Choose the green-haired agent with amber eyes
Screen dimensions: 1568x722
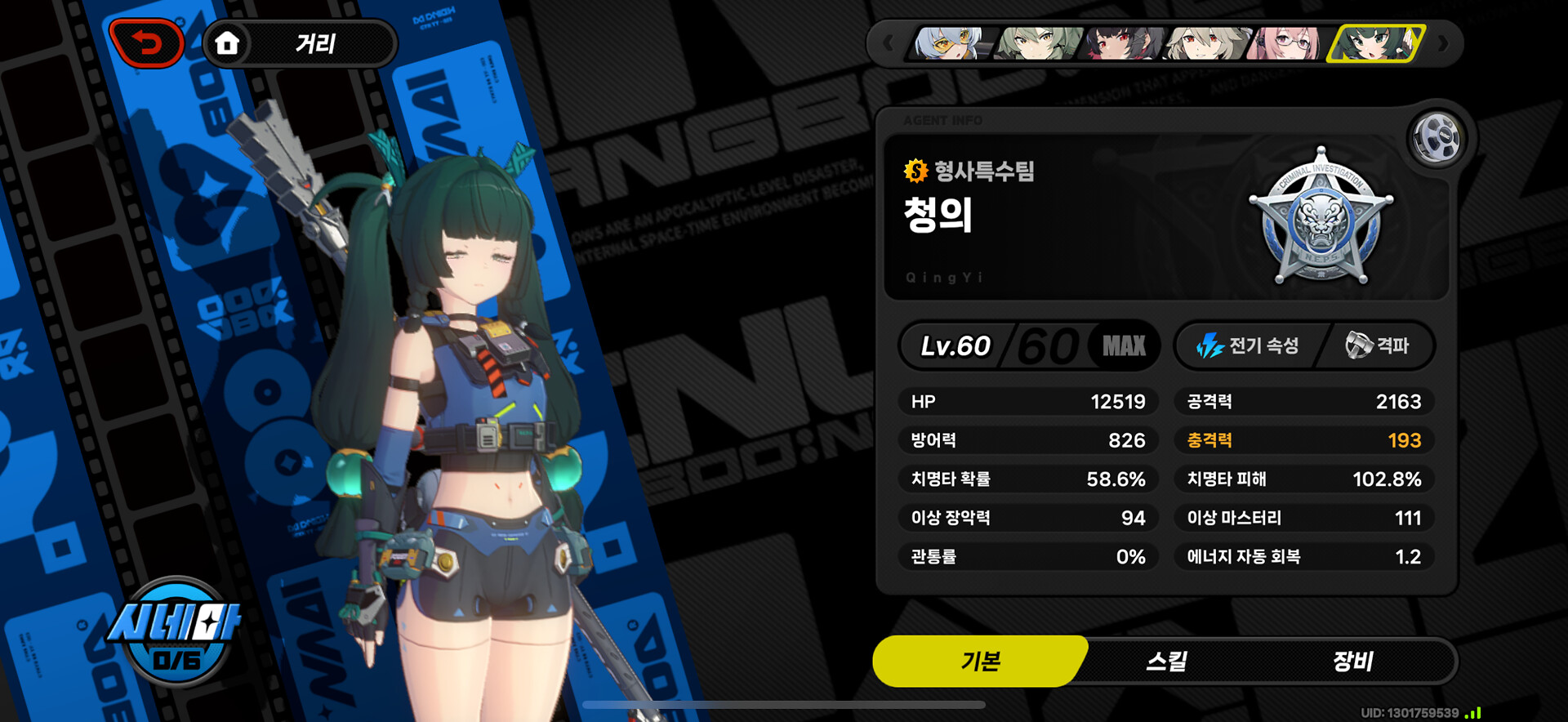[x=1036, y=43]
